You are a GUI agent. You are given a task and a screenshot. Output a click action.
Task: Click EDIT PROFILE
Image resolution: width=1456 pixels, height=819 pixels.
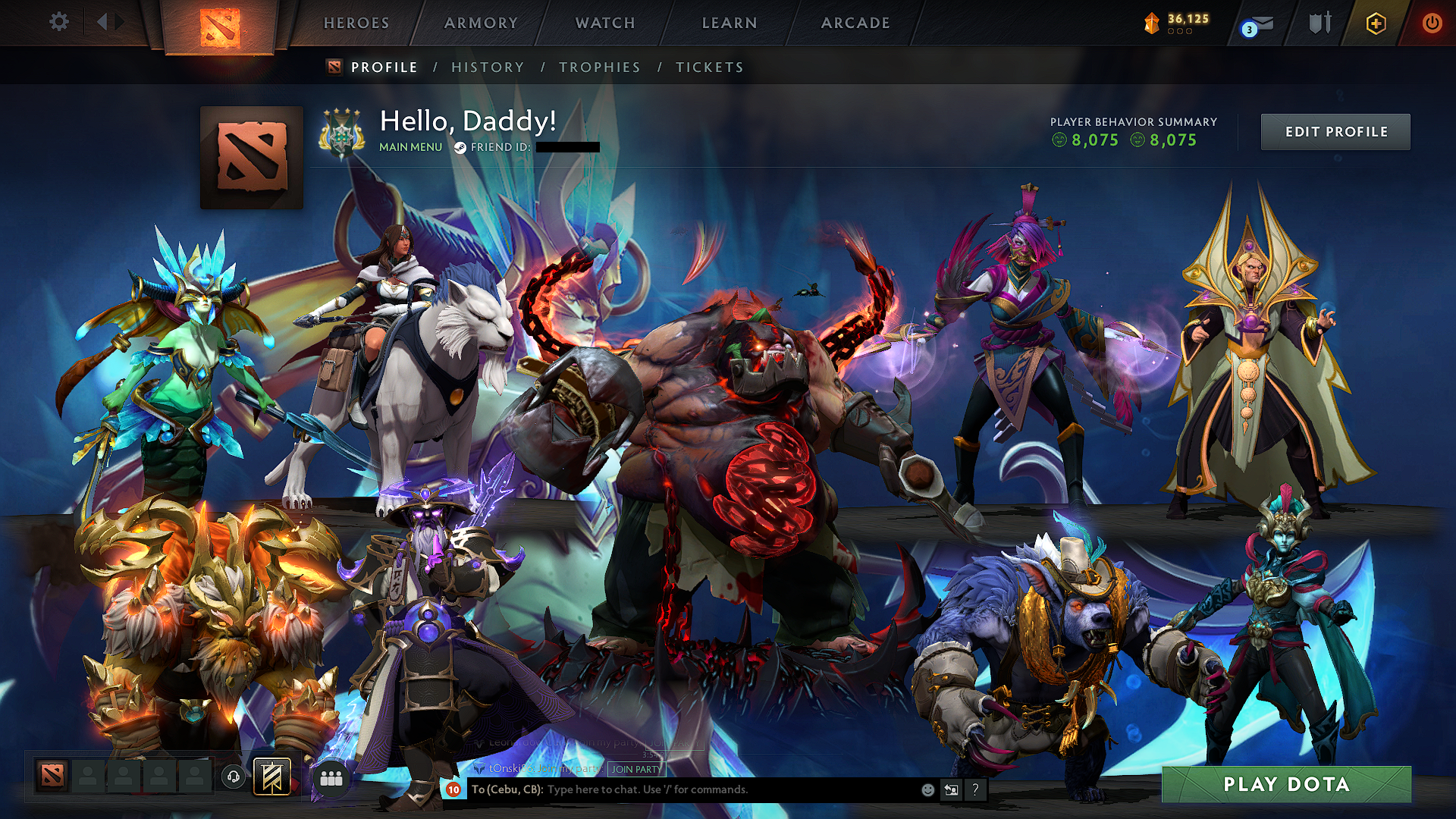pyautogui.click(x=1335, y=131)
